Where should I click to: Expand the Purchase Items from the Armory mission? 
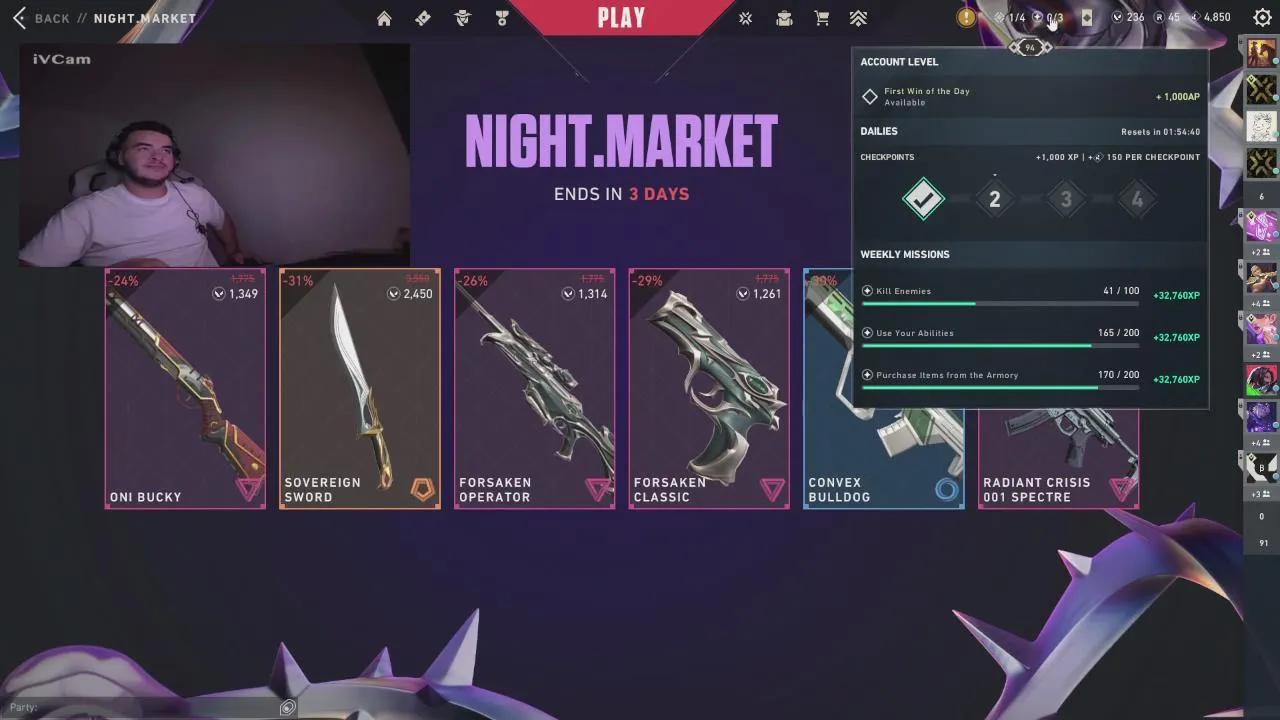866,374
